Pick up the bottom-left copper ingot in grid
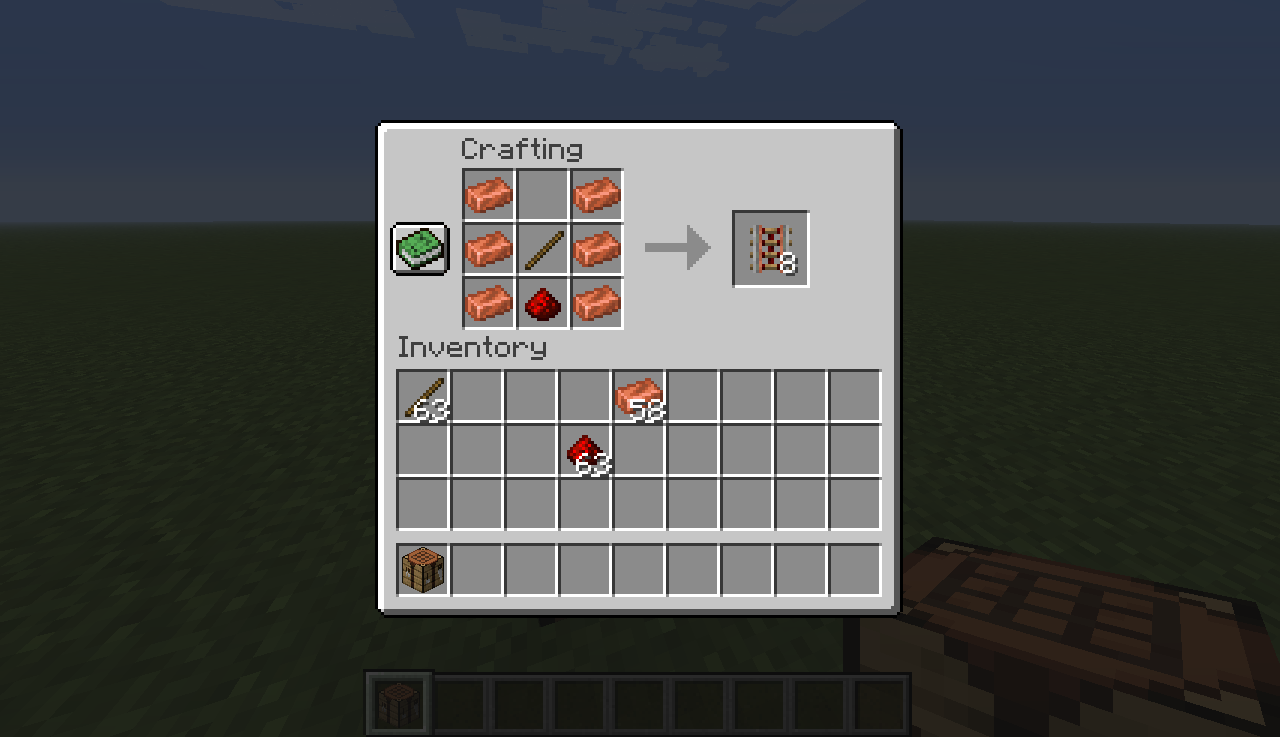The image size is (1280, 737). 488,301
